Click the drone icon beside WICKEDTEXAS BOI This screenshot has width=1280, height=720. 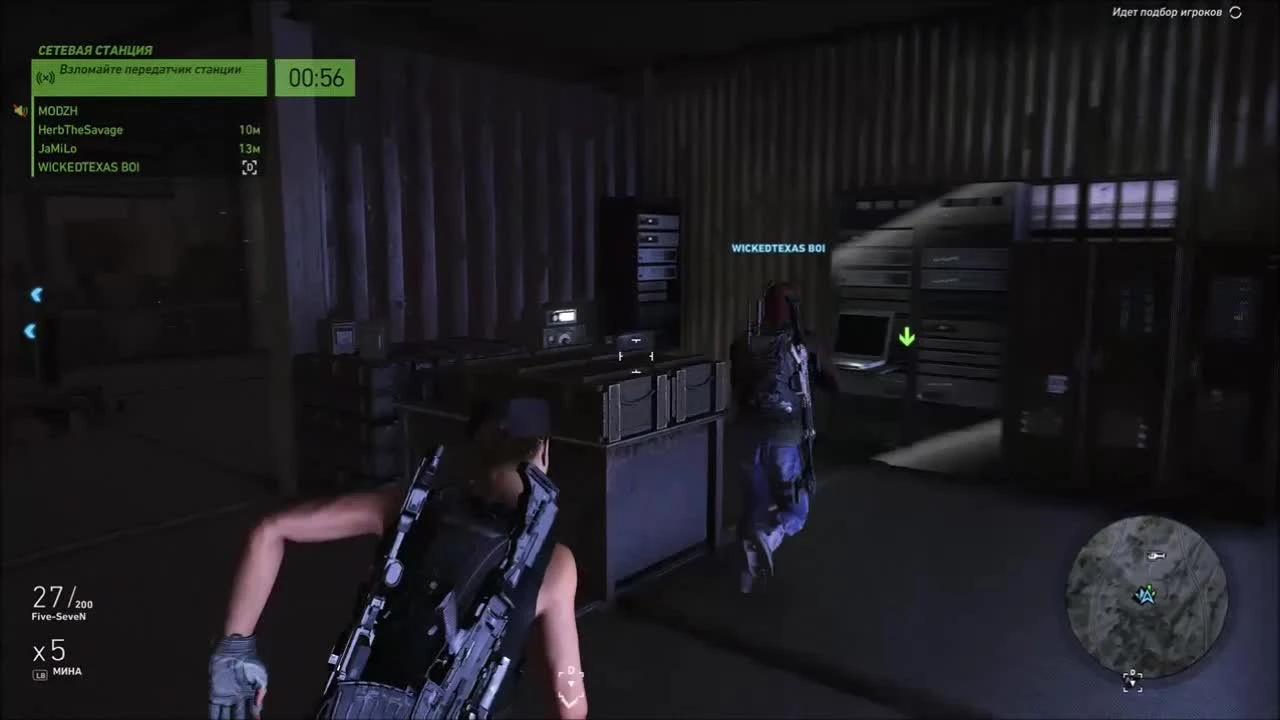(249, 167)
